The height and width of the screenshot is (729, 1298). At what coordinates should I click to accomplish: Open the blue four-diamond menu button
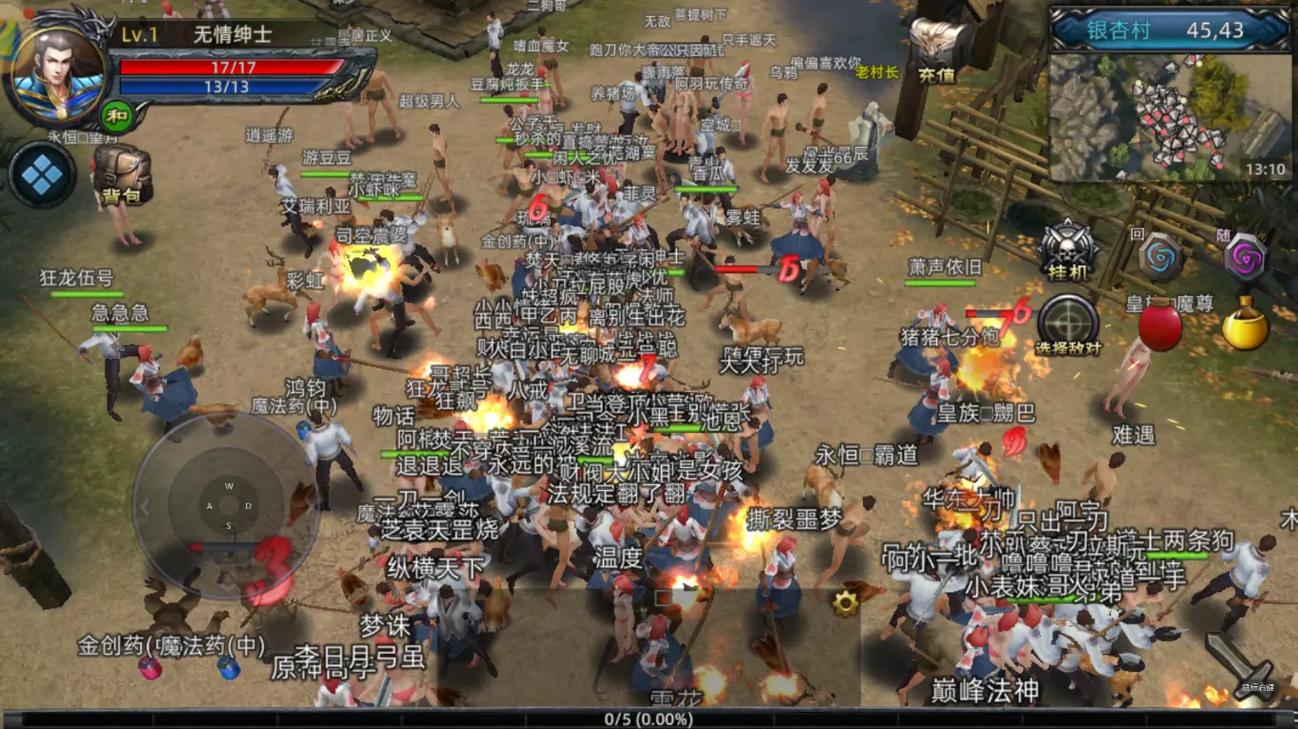click(42, 175)
